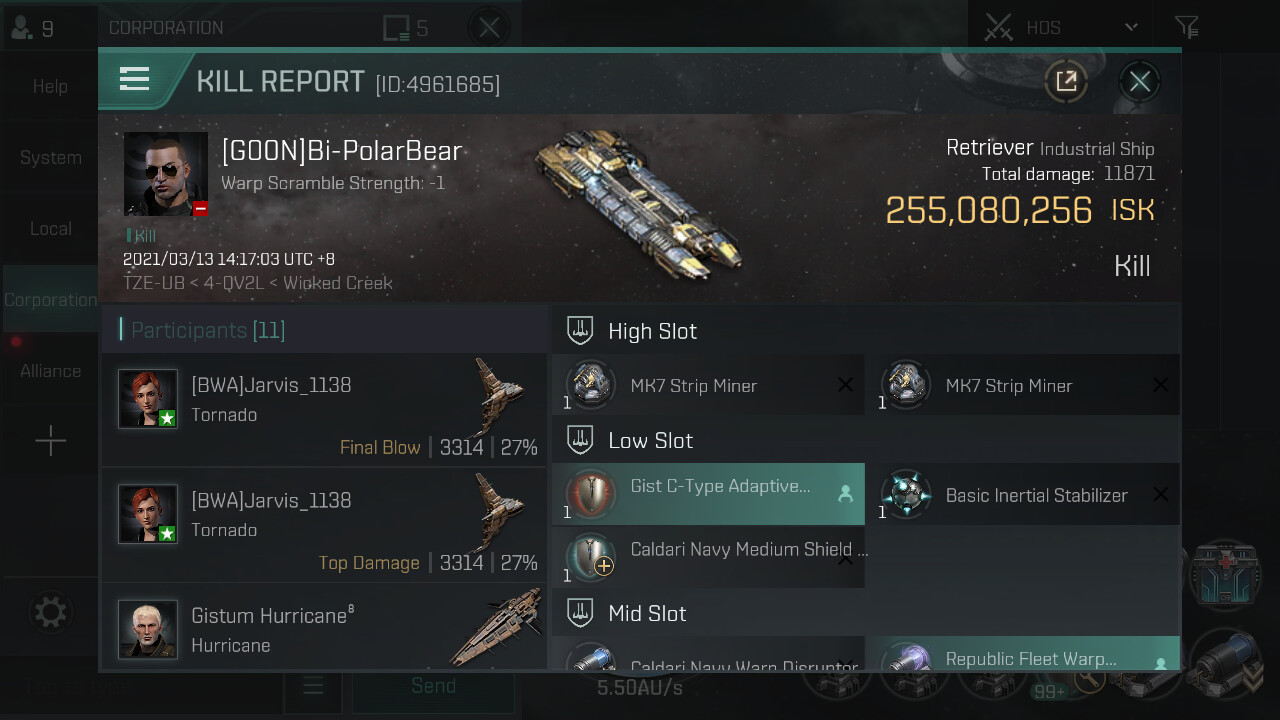Viewport: 1280px width, 720px height.
Task: Switch to the Alliance chat channel
Action: [50, 371]
